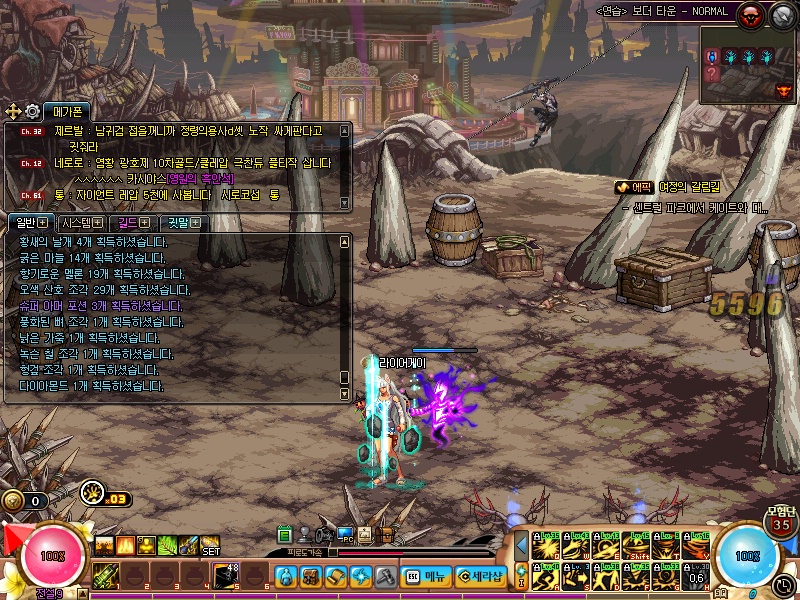Switch to the 일반 chat tab
This screenshot has width=800, height=600.
click(x=26, y=222)
